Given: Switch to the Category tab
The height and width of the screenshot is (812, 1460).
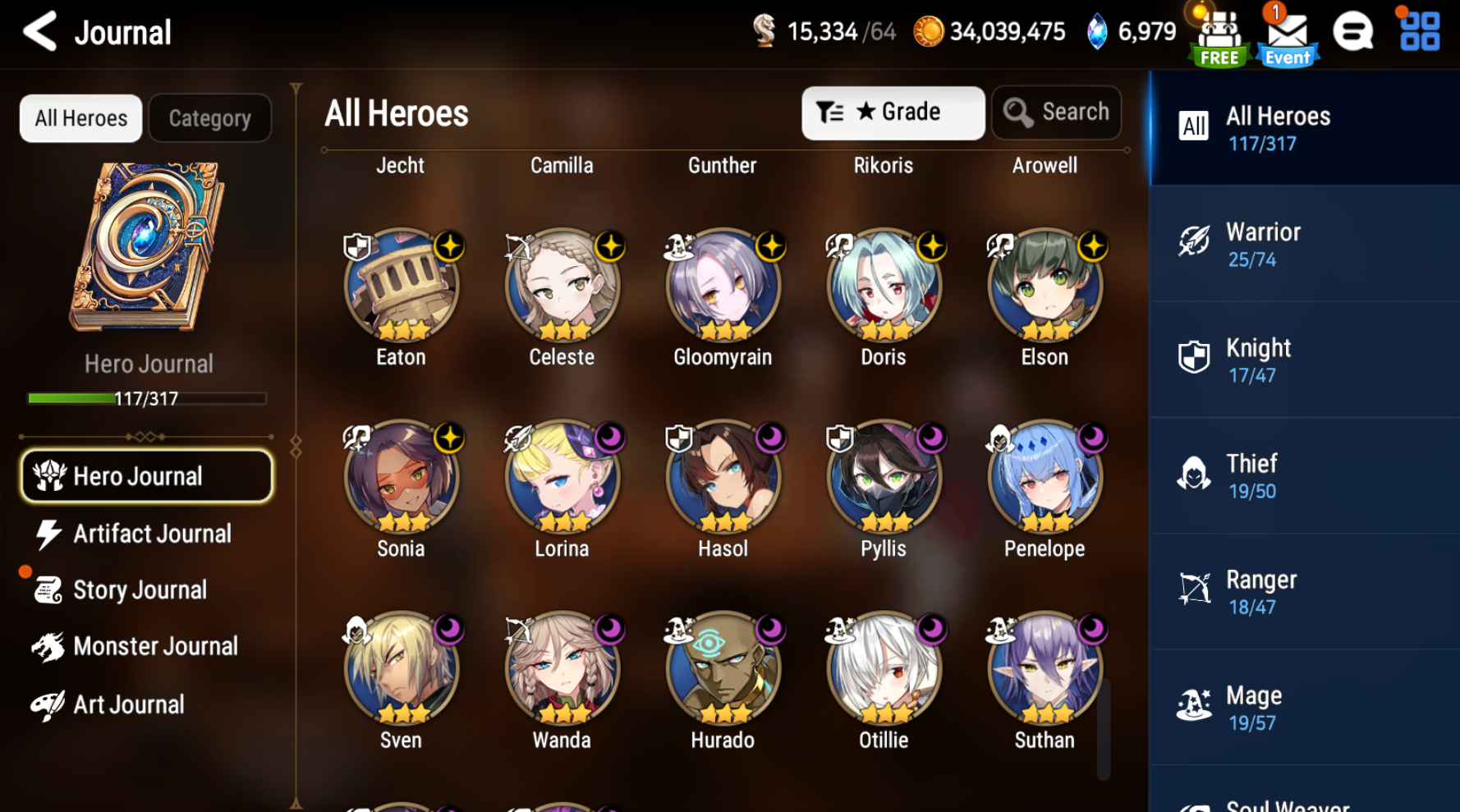Looking at the screenshot, I should 210,117.
